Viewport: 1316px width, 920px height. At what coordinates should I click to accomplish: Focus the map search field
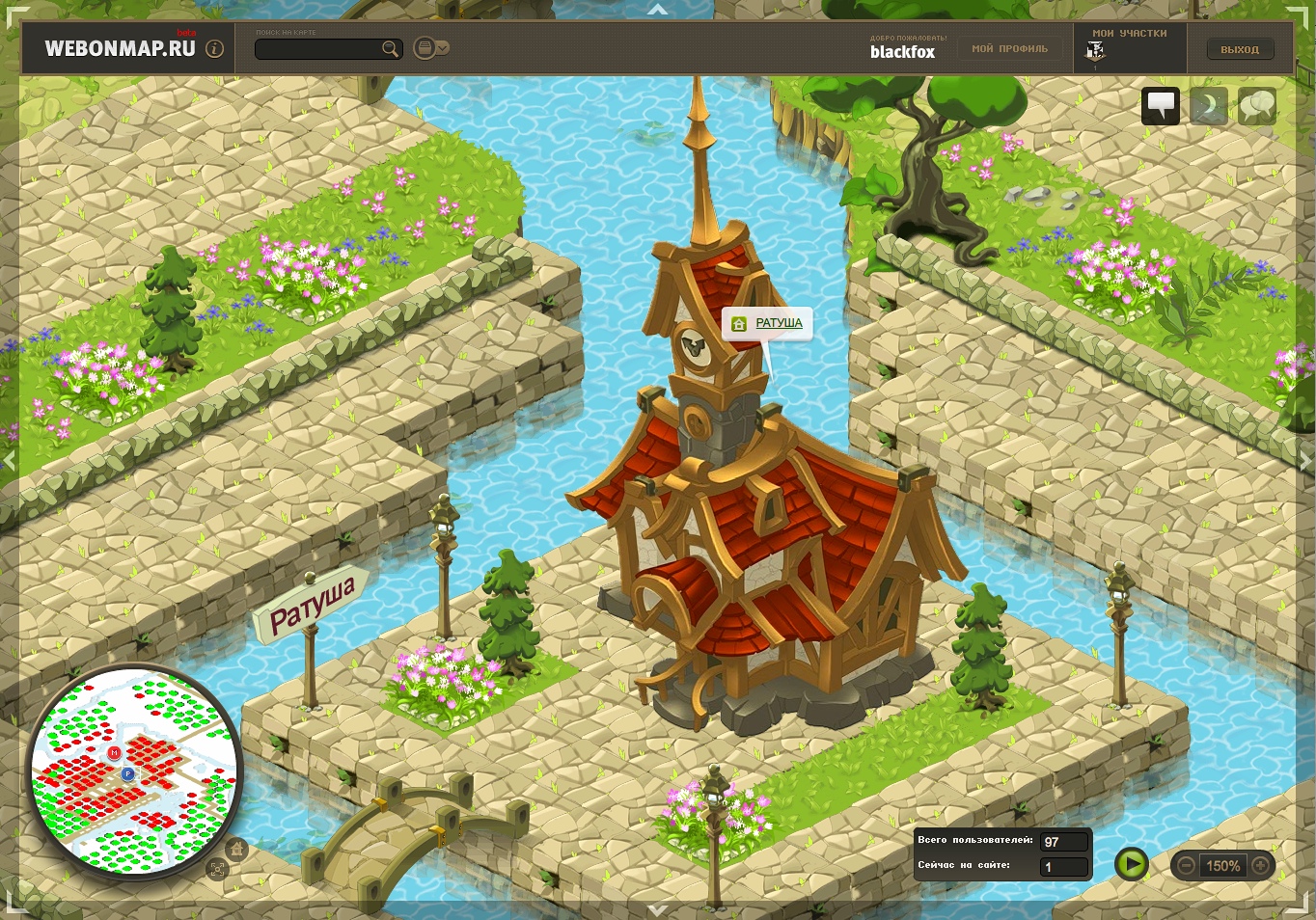point(318,49)
